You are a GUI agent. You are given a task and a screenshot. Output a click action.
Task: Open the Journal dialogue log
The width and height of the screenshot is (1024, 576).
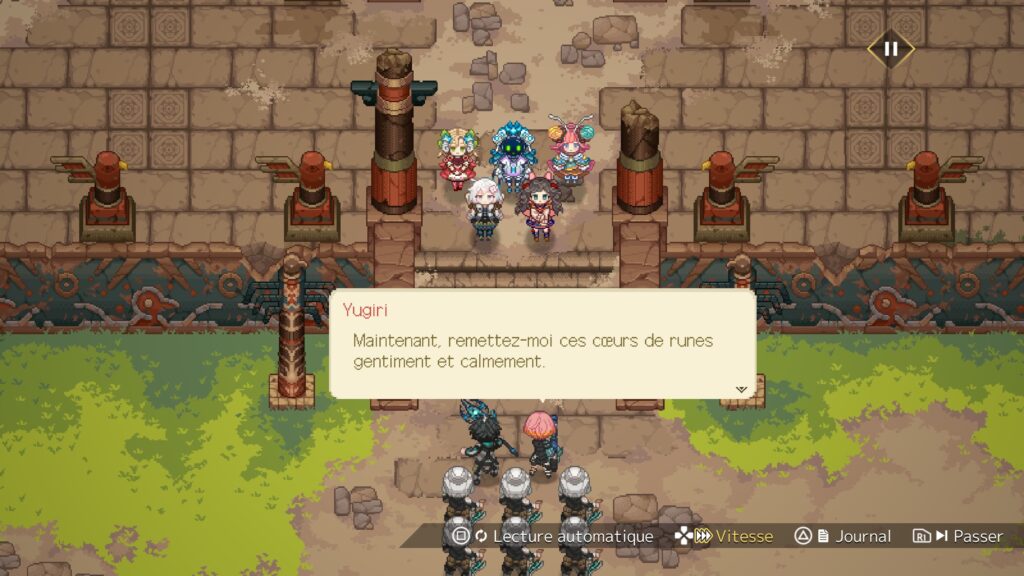click(843, 536)
